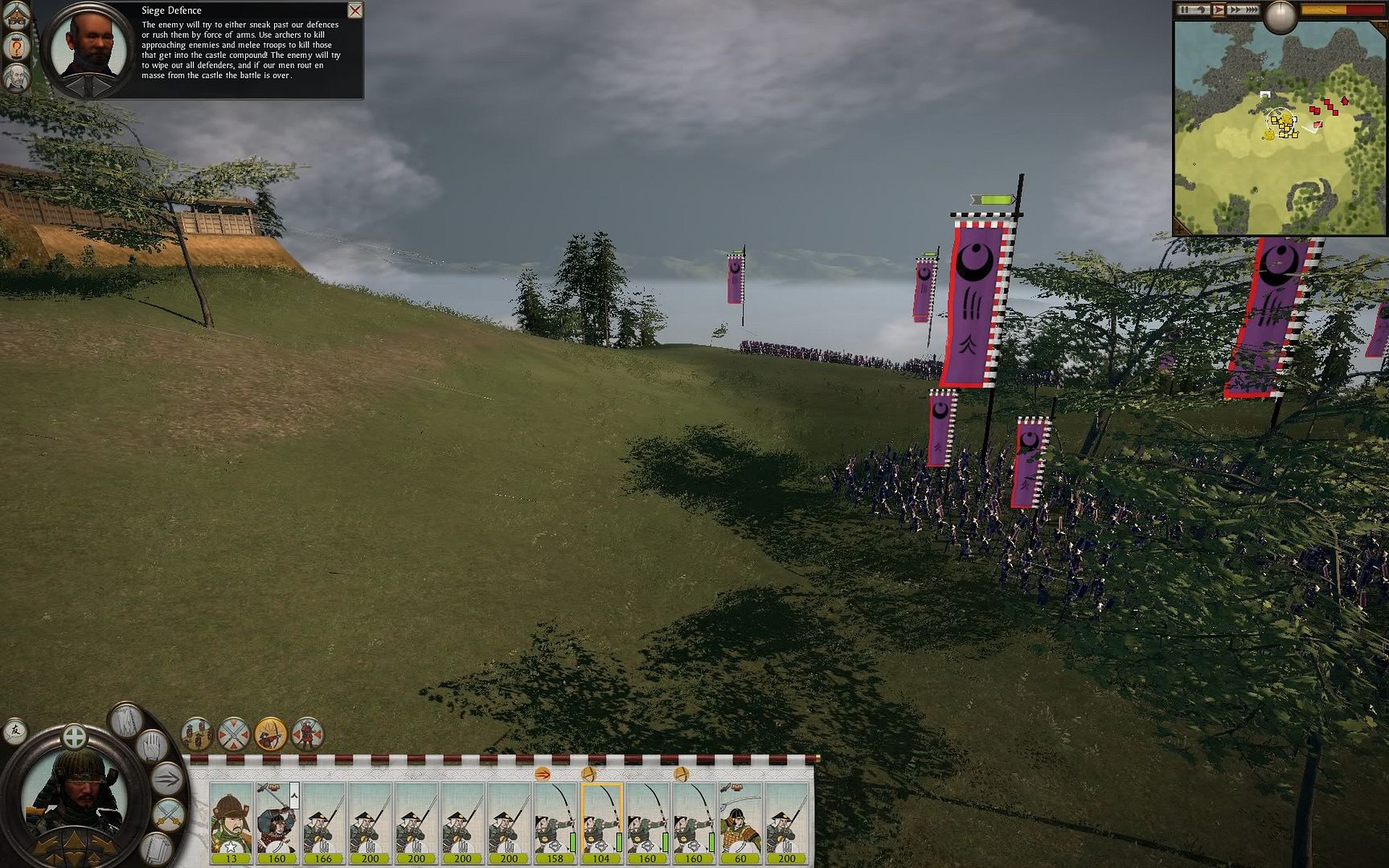Screen dimensions: 1389x868
Task: Pause the battle
Action: 1185,10
